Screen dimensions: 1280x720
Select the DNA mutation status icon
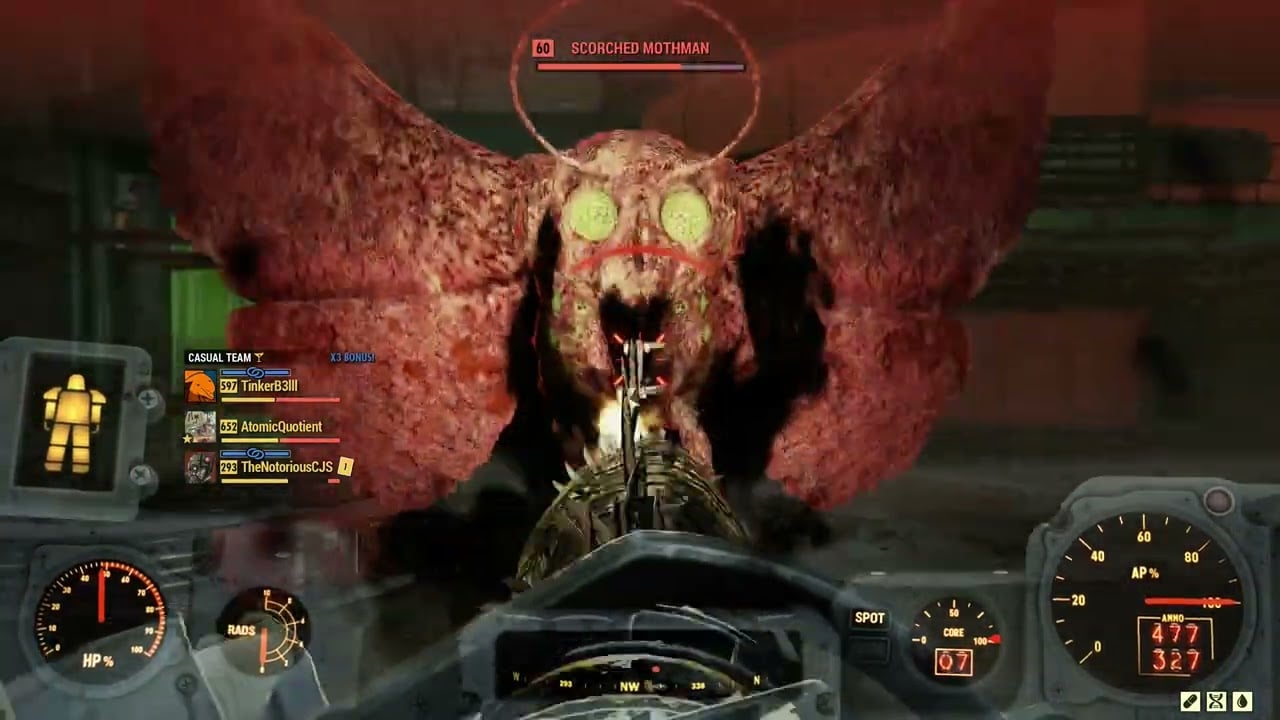coord(1216,701)
